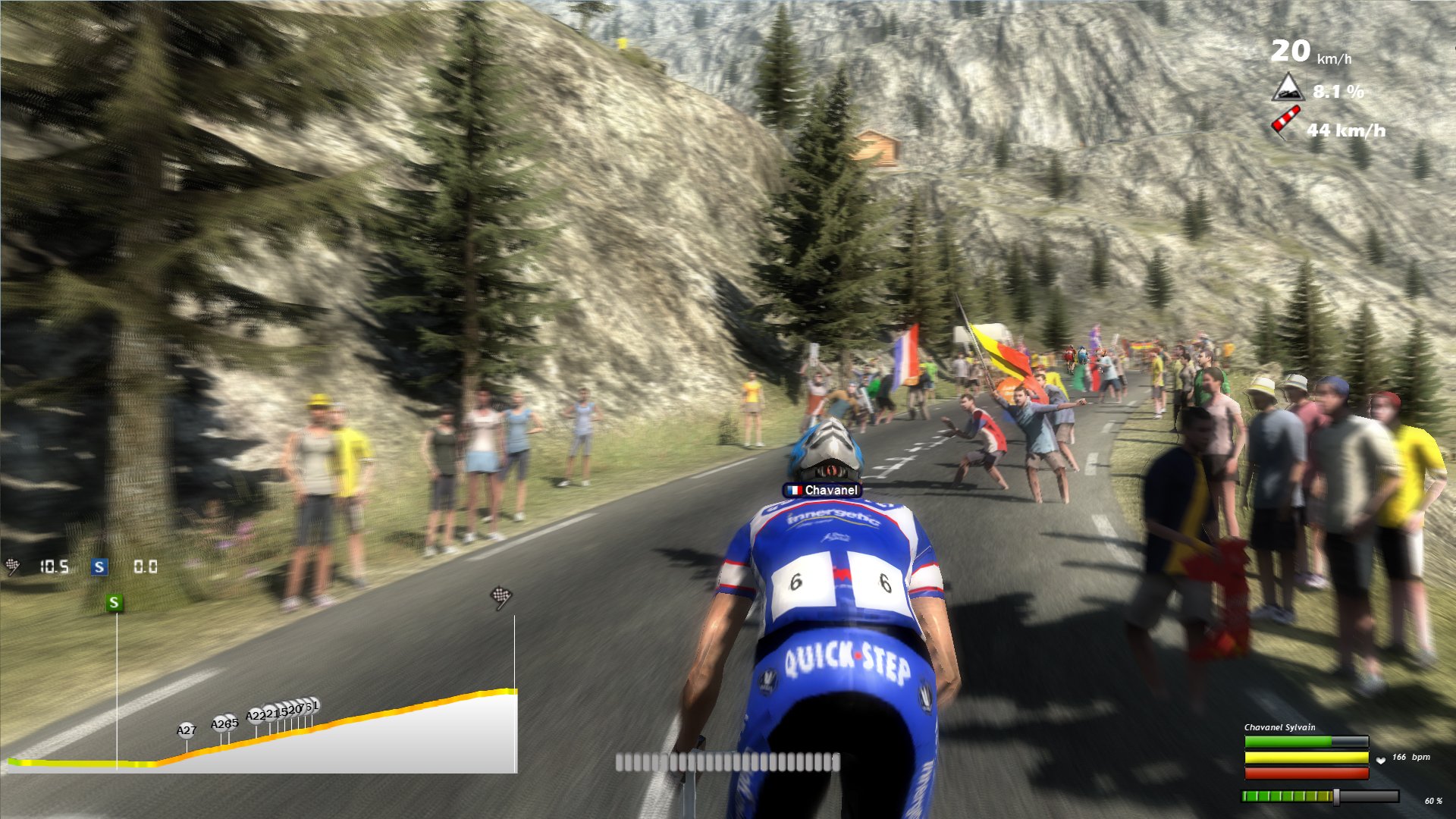Click the segmented gauge bar at bottom center

(x=727, y=762)
